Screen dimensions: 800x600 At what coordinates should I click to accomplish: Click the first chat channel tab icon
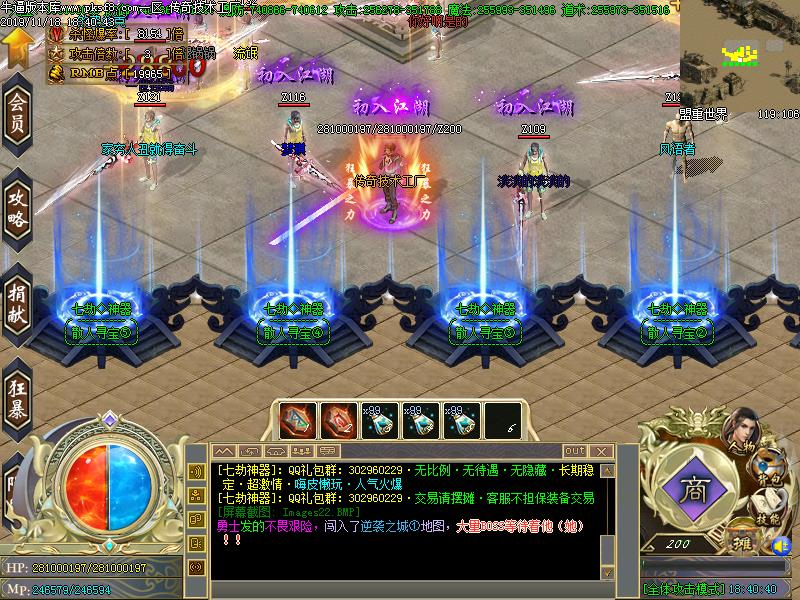pyautogui.click(x=224, y=451)
